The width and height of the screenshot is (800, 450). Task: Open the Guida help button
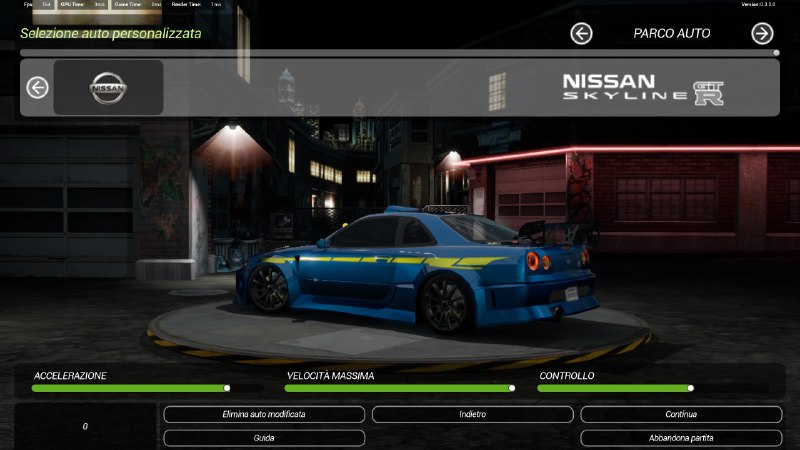(264, 438)
